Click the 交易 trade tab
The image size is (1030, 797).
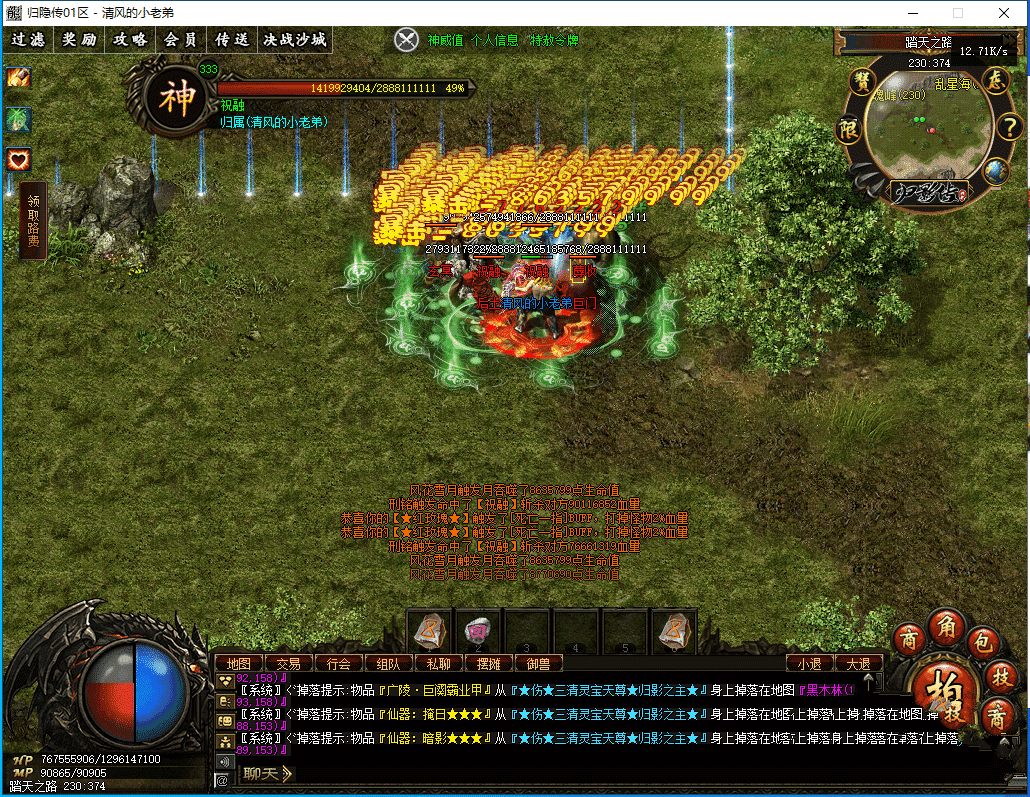[288, 663]
